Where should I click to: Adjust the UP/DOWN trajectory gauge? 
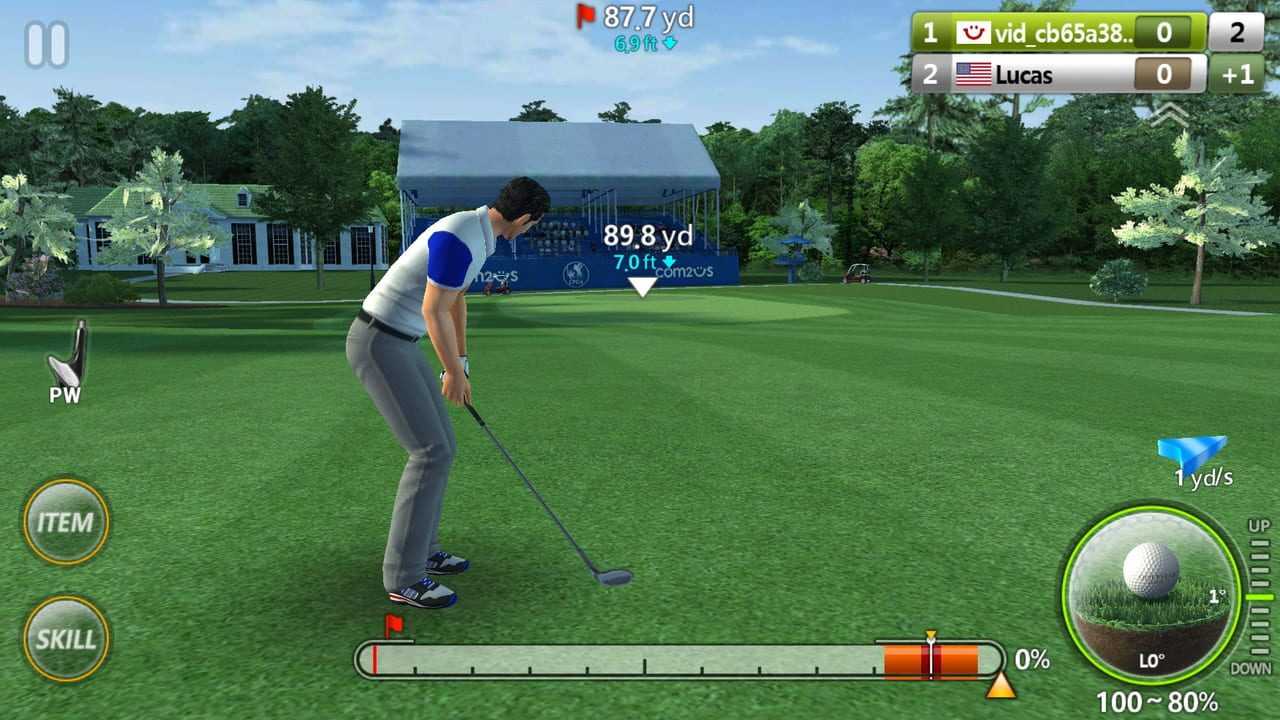point(1259,596)
